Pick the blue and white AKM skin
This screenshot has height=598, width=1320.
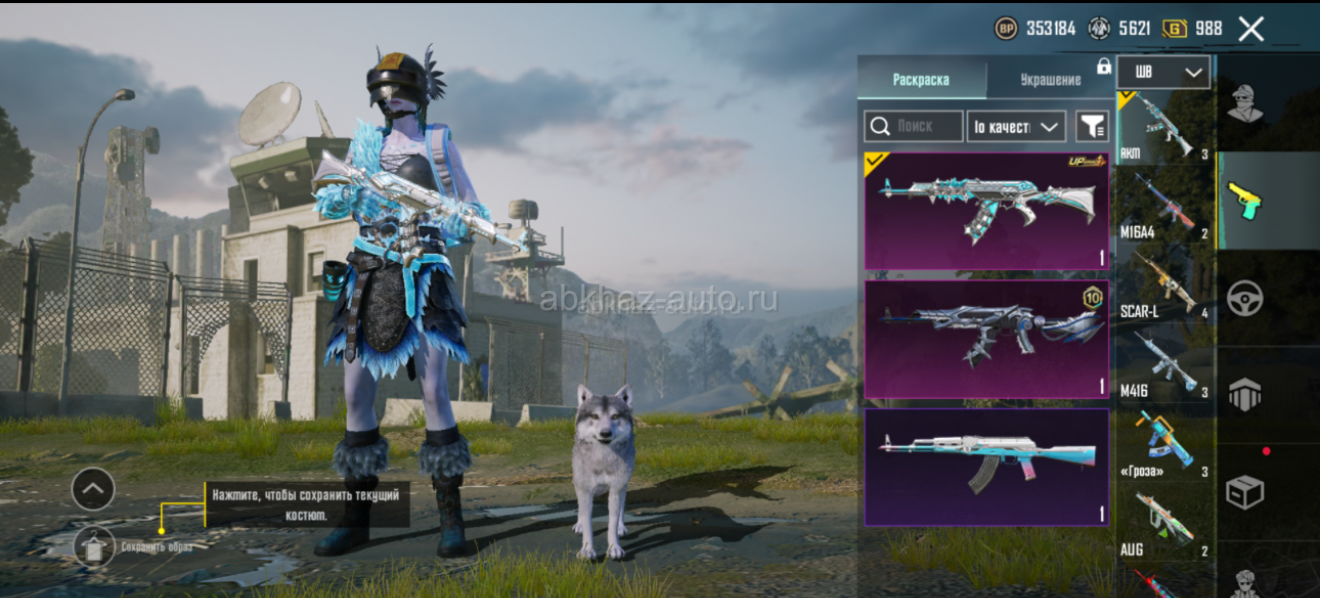click(986, 467)
